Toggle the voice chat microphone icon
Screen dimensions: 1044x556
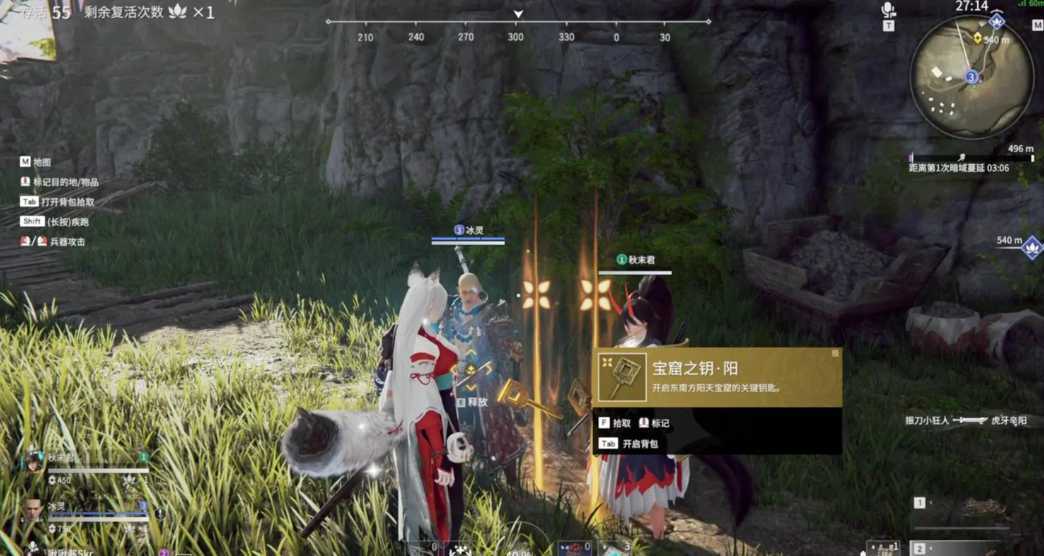(887, 11)
